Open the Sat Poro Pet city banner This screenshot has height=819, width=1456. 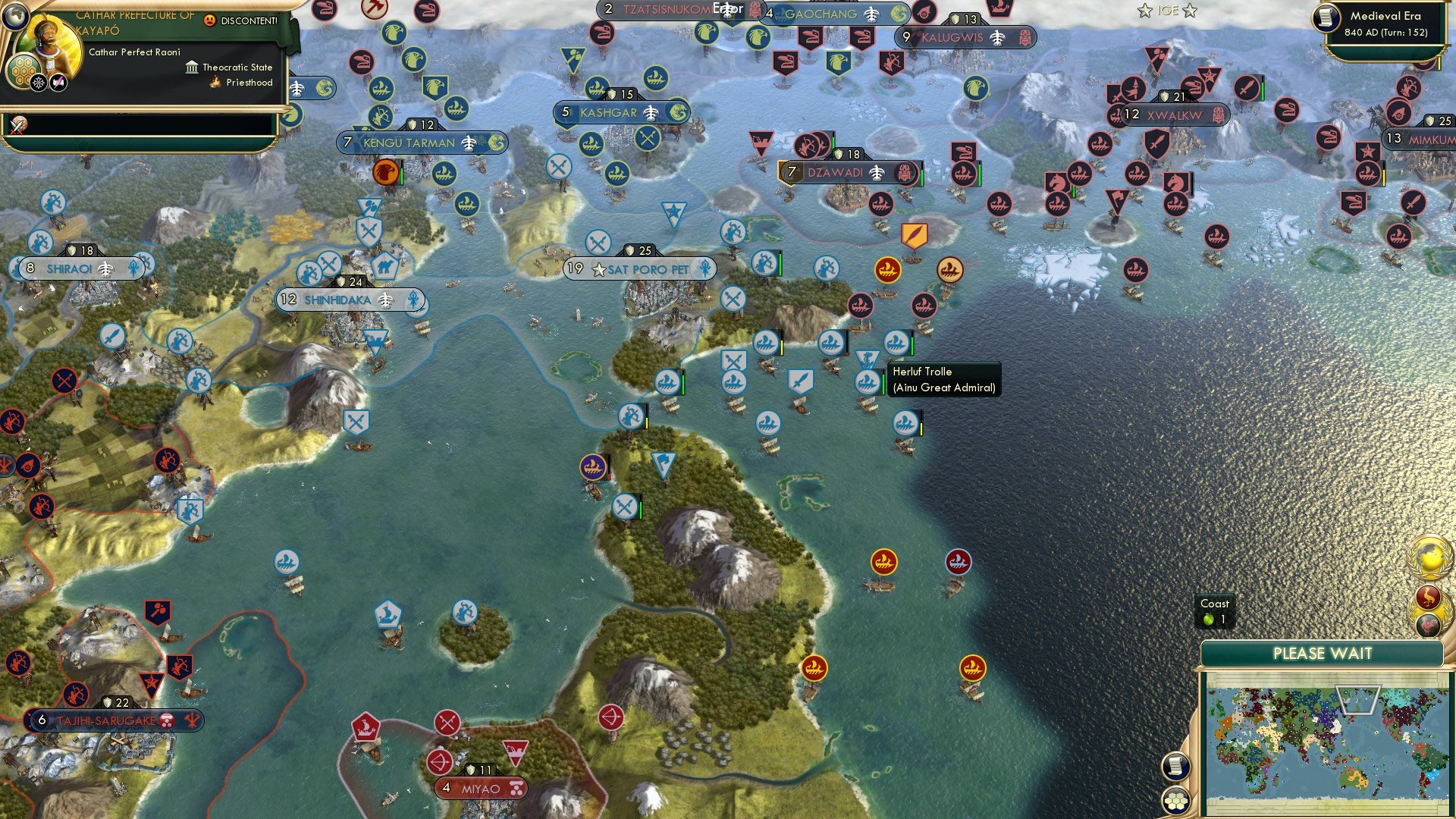641,267
